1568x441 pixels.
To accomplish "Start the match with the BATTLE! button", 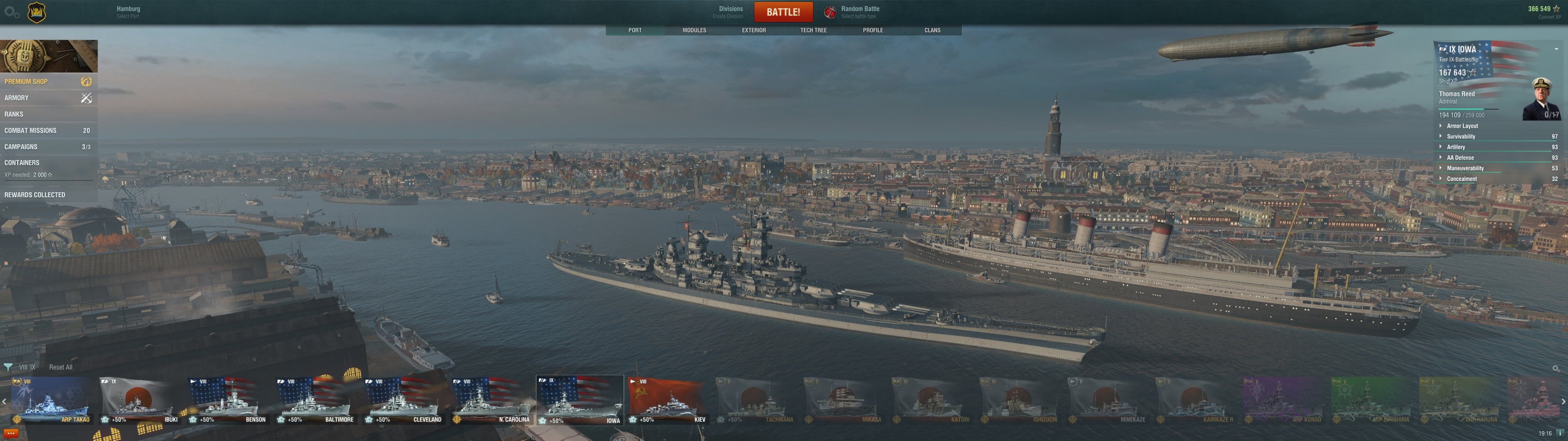I will tap(783, 11).
